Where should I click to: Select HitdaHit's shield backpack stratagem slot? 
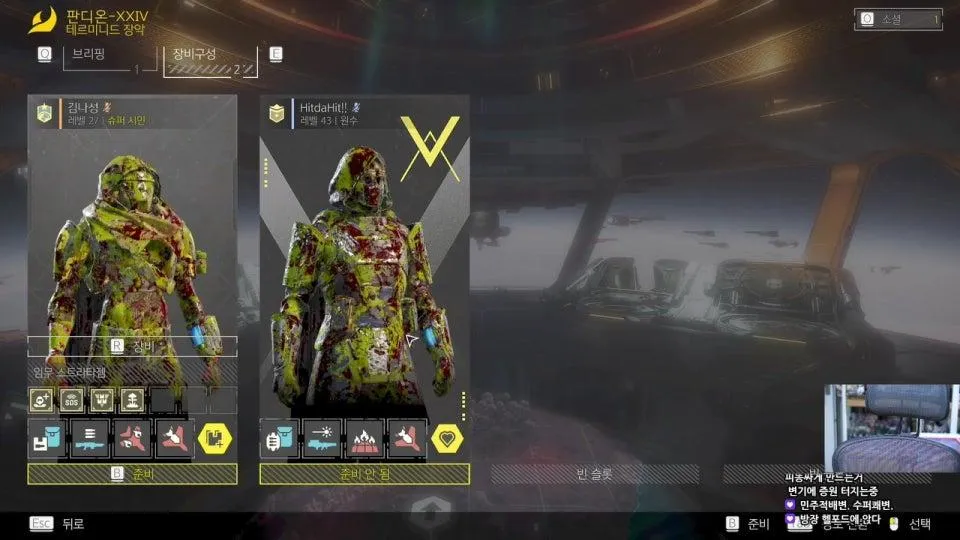pyautogui.click(x=280, y=438)
